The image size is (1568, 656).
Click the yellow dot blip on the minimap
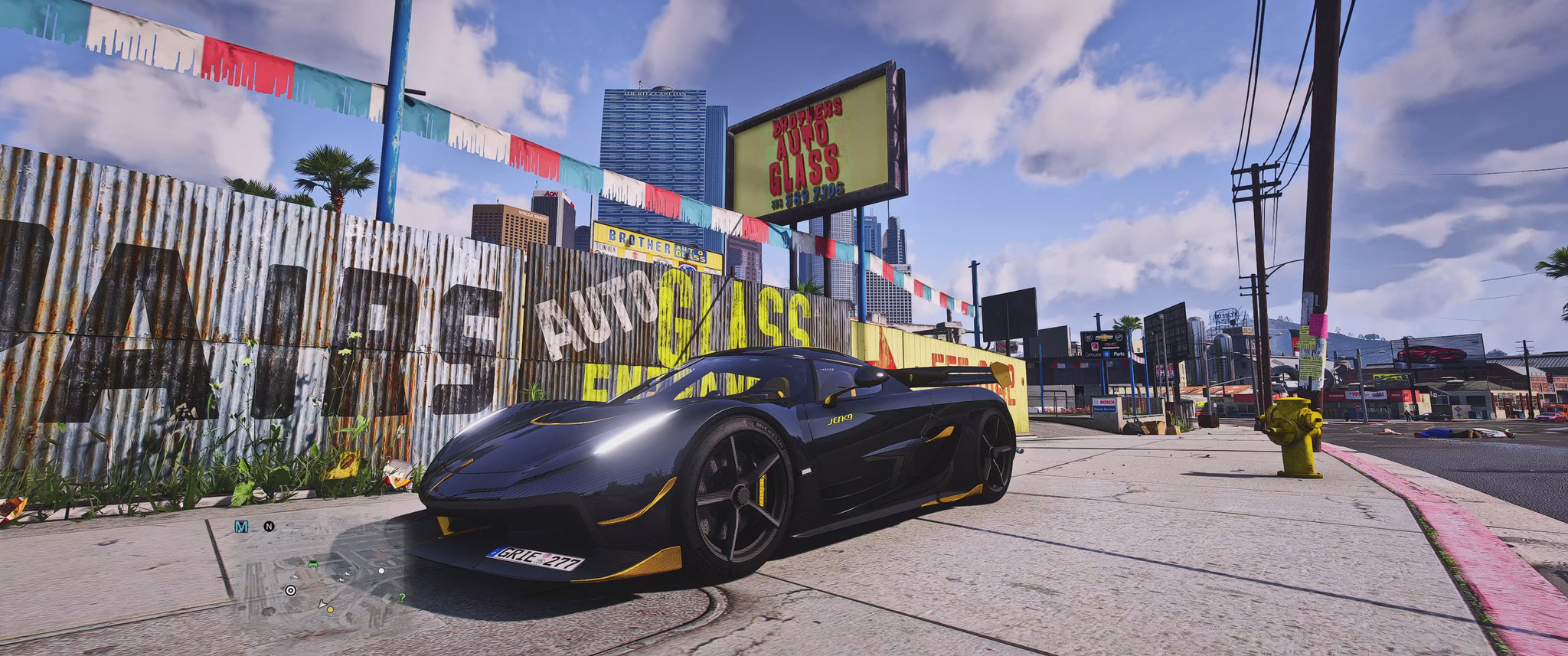point(331,609)
